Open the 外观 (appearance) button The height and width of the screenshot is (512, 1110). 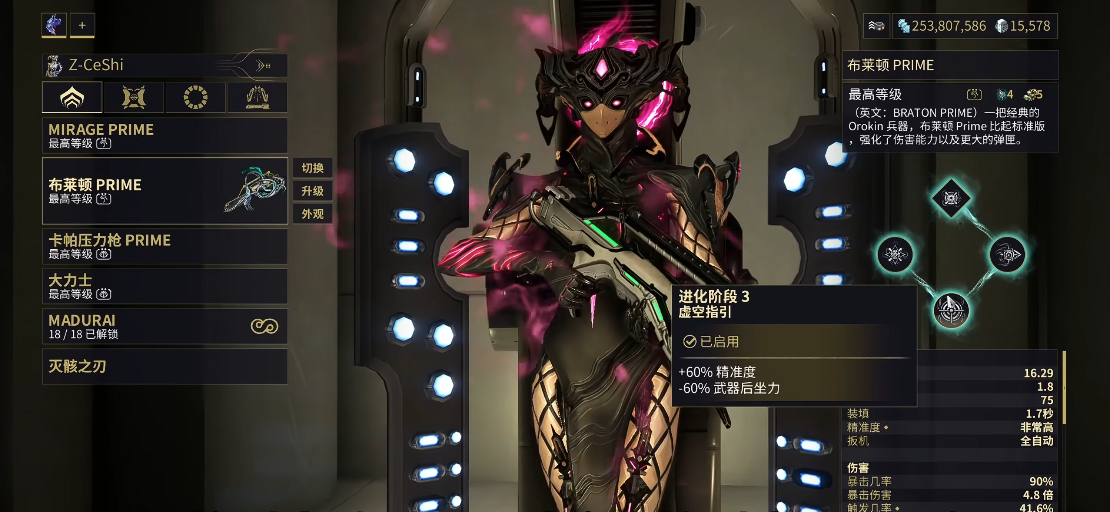coord(312,214)
